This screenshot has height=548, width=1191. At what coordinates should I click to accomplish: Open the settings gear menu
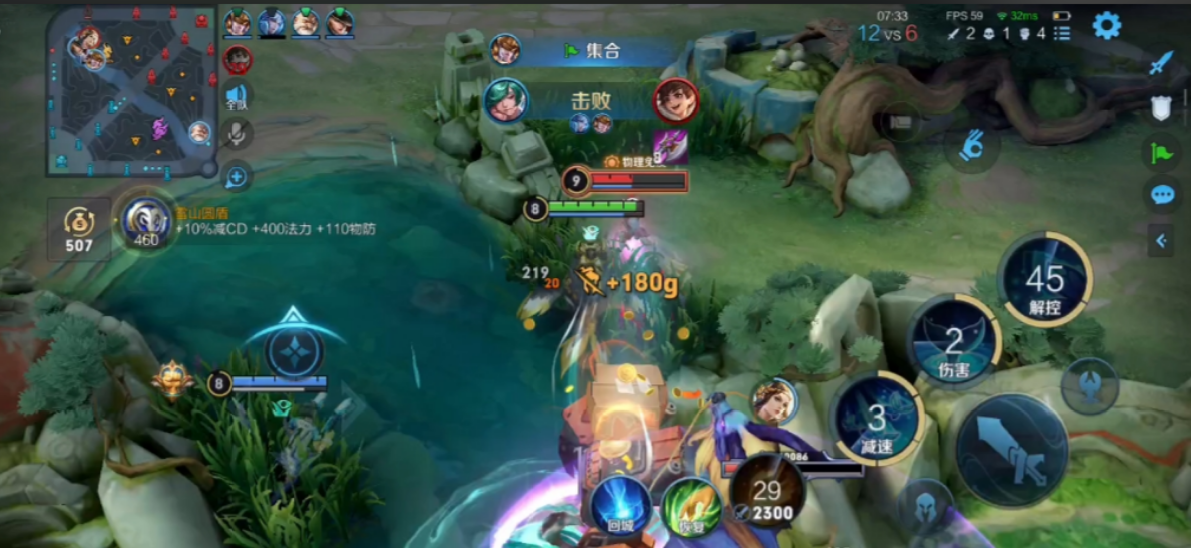pos(1106,25)
